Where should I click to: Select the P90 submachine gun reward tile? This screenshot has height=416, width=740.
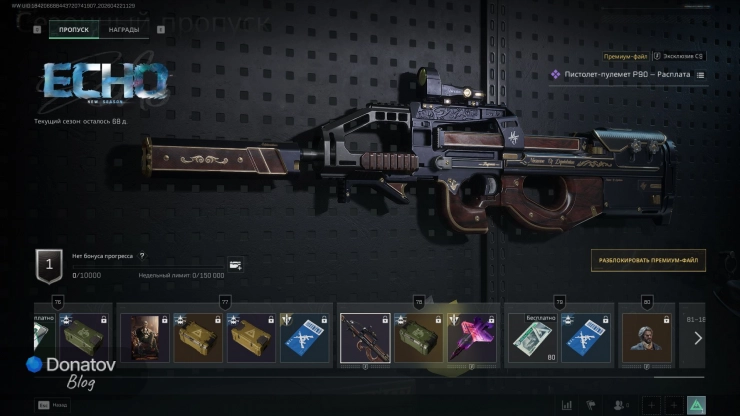click(363, 337)
